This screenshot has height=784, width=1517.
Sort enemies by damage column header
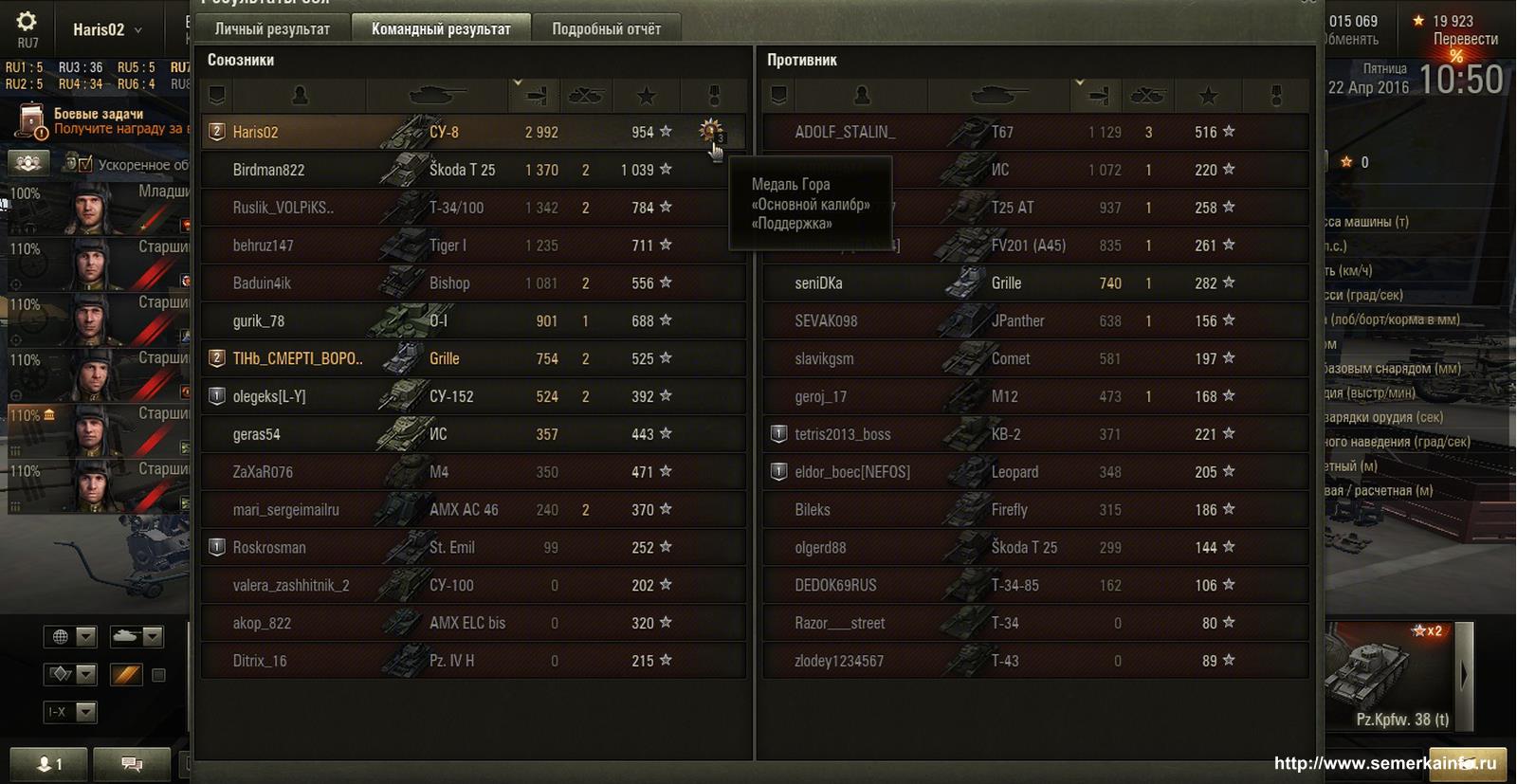pyautogui.click(x=1099, y=95)
